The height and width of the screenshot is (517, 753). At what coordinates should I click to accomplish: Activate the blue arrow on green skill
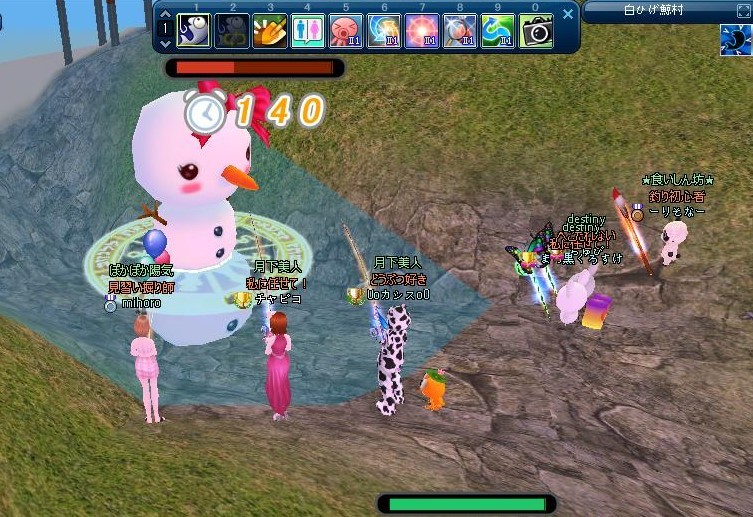(x=498, y=30)
